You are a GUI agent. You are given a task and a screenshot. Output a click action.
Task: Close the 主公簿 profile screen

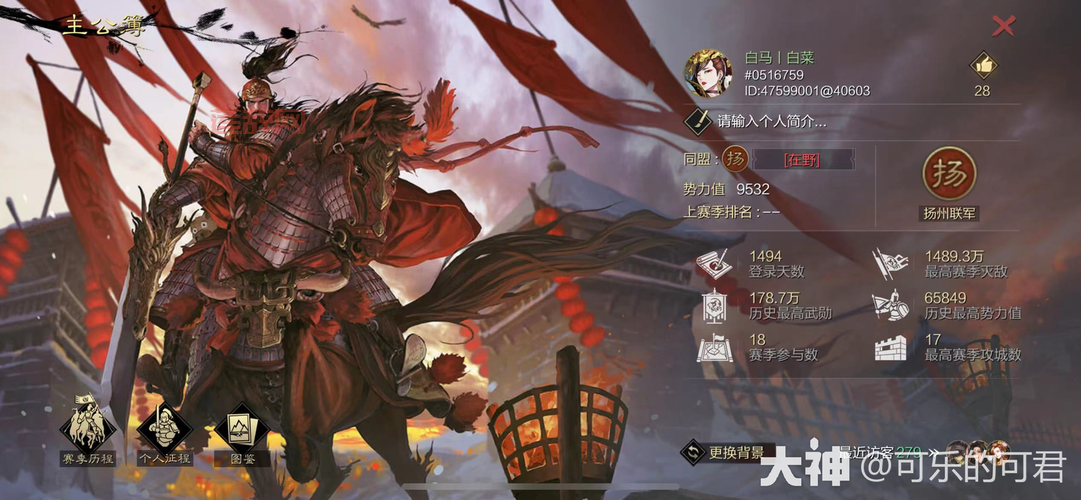tap(1002, 27)
